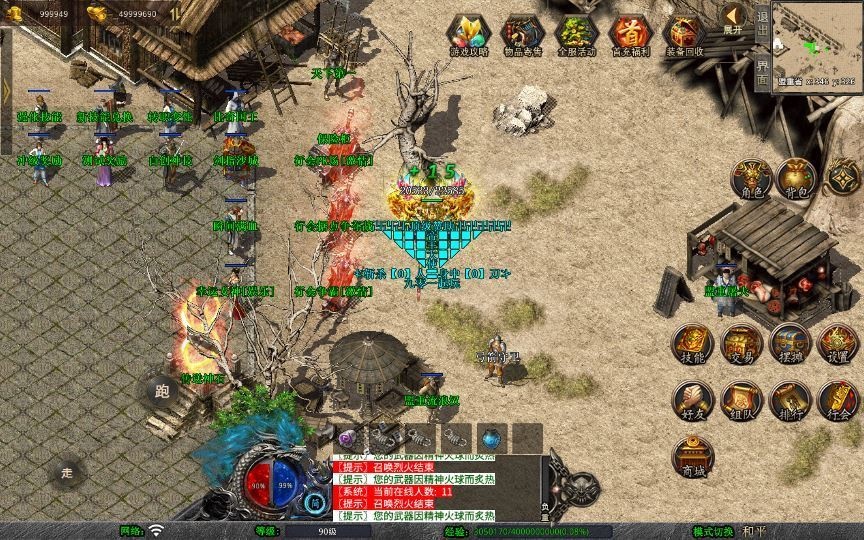Open the 装备回收 equipment recycle chest

tap(684, 34)
